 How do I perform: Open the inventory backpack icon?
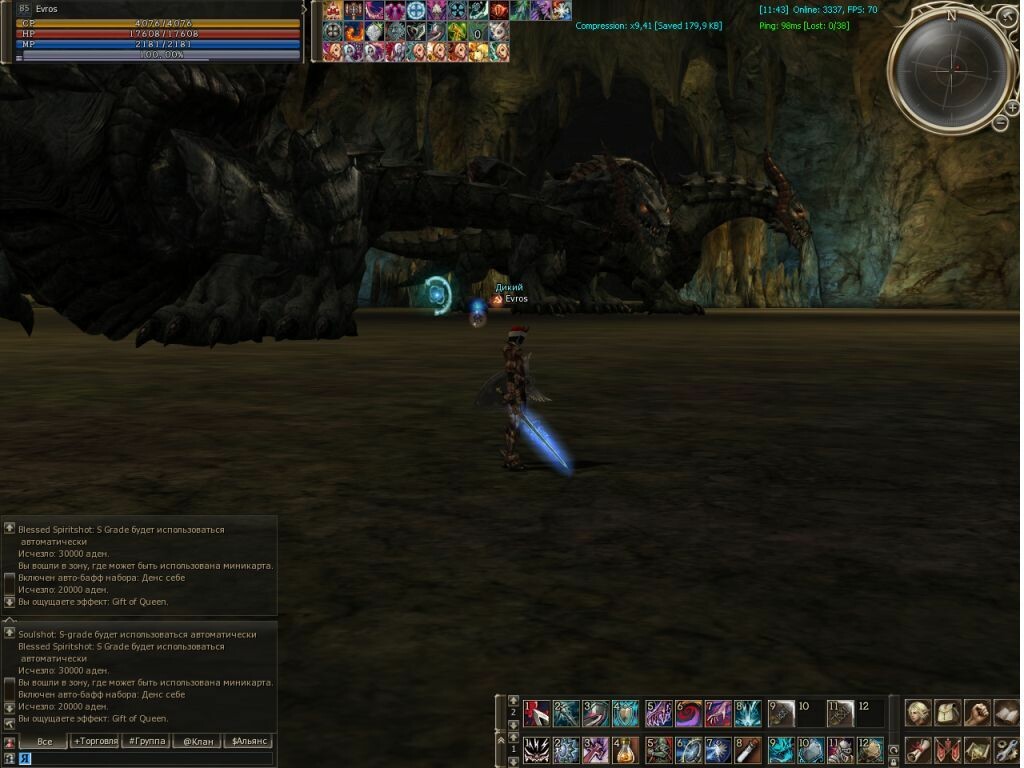tap(948, 712)
